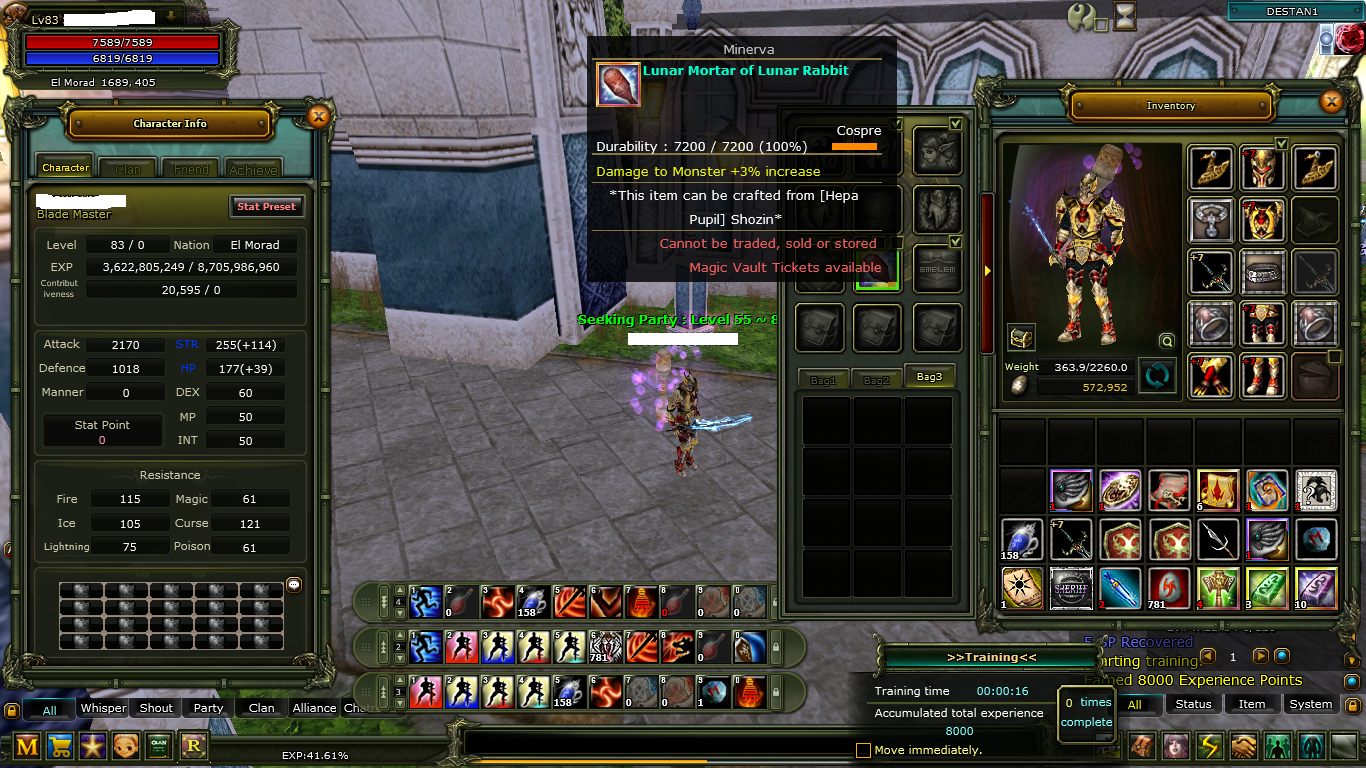This screenshot has height=768, width=1366.
Task: Switch to the Friend tab
Action: click(x=191, y=169)
